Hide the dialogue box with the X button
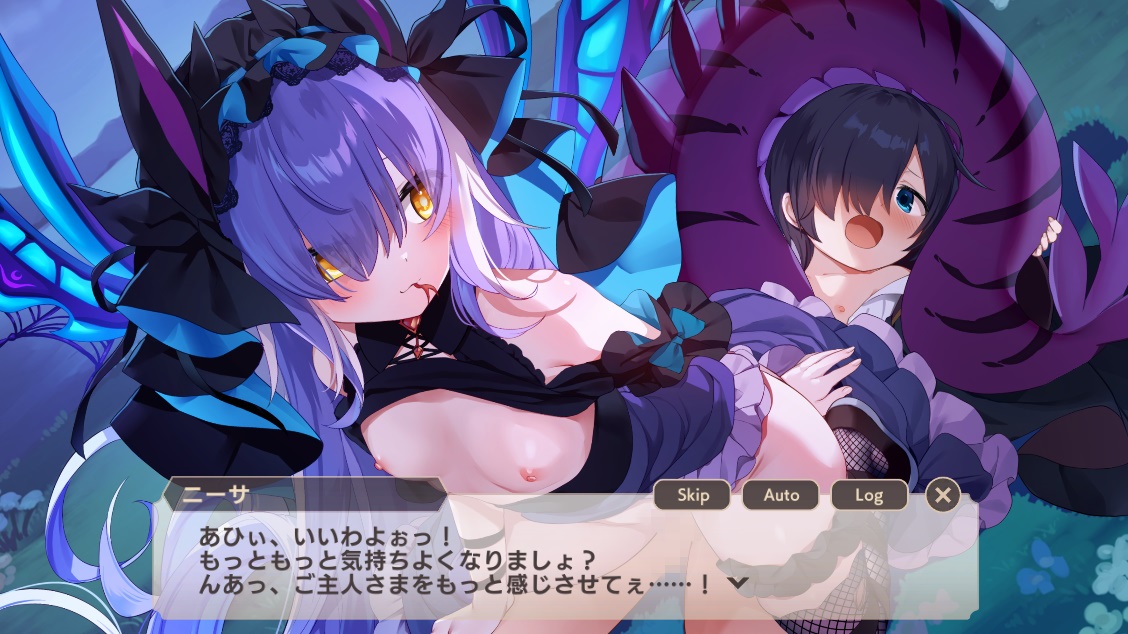The height and width of the screenshot is (634, 1128). point(942,494)
